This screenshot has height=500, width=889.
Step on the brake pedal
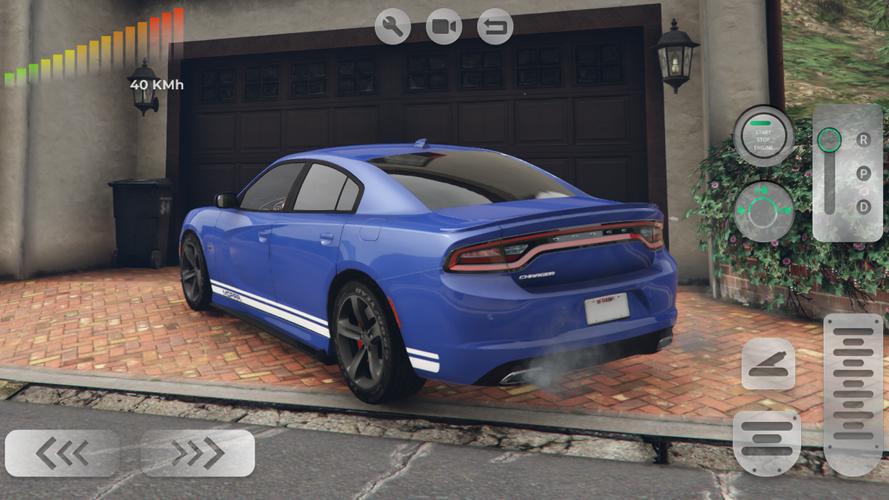pos(767,442)
